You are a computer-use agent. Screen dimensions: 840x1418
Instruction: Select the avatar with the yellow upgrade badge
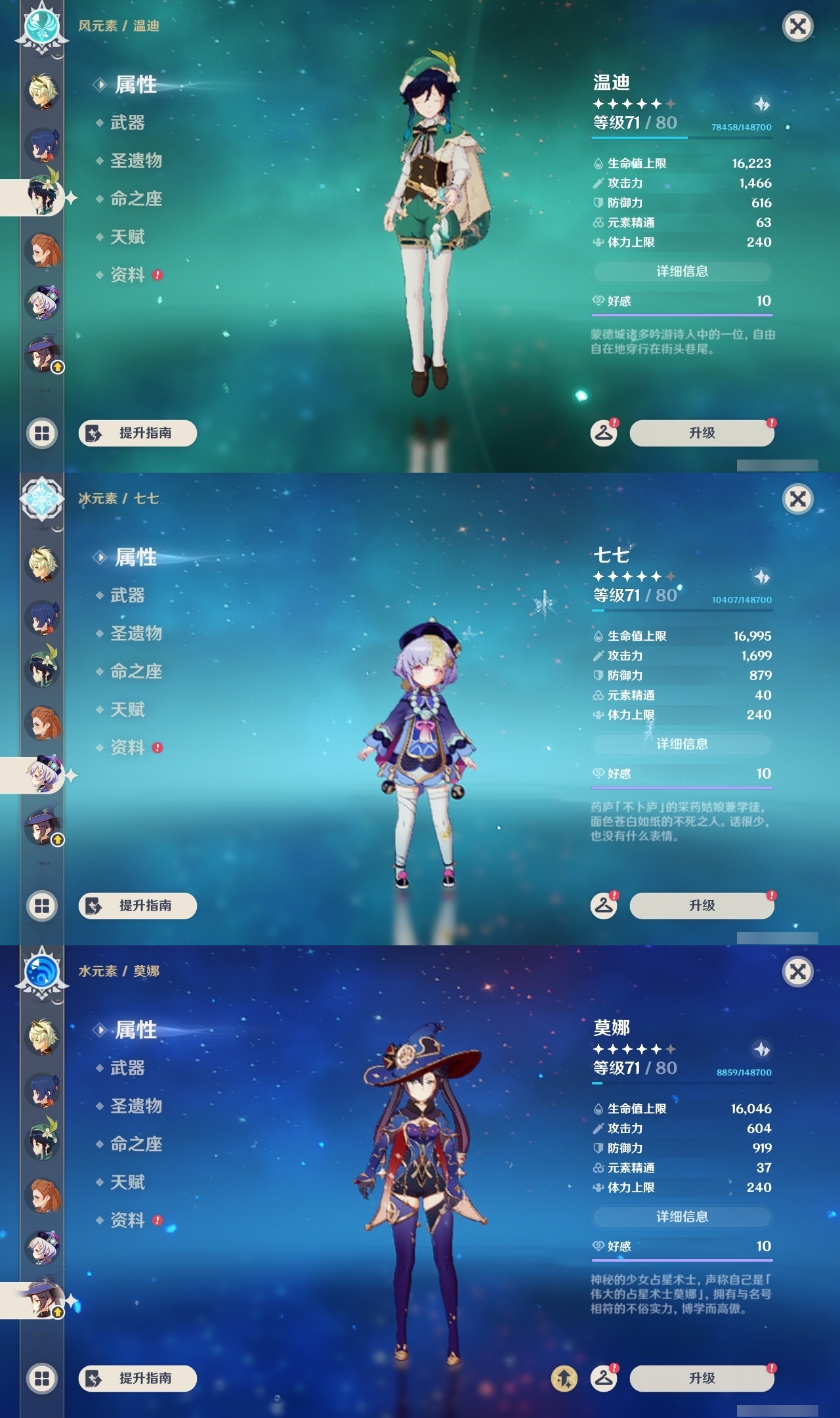(42, 354)
